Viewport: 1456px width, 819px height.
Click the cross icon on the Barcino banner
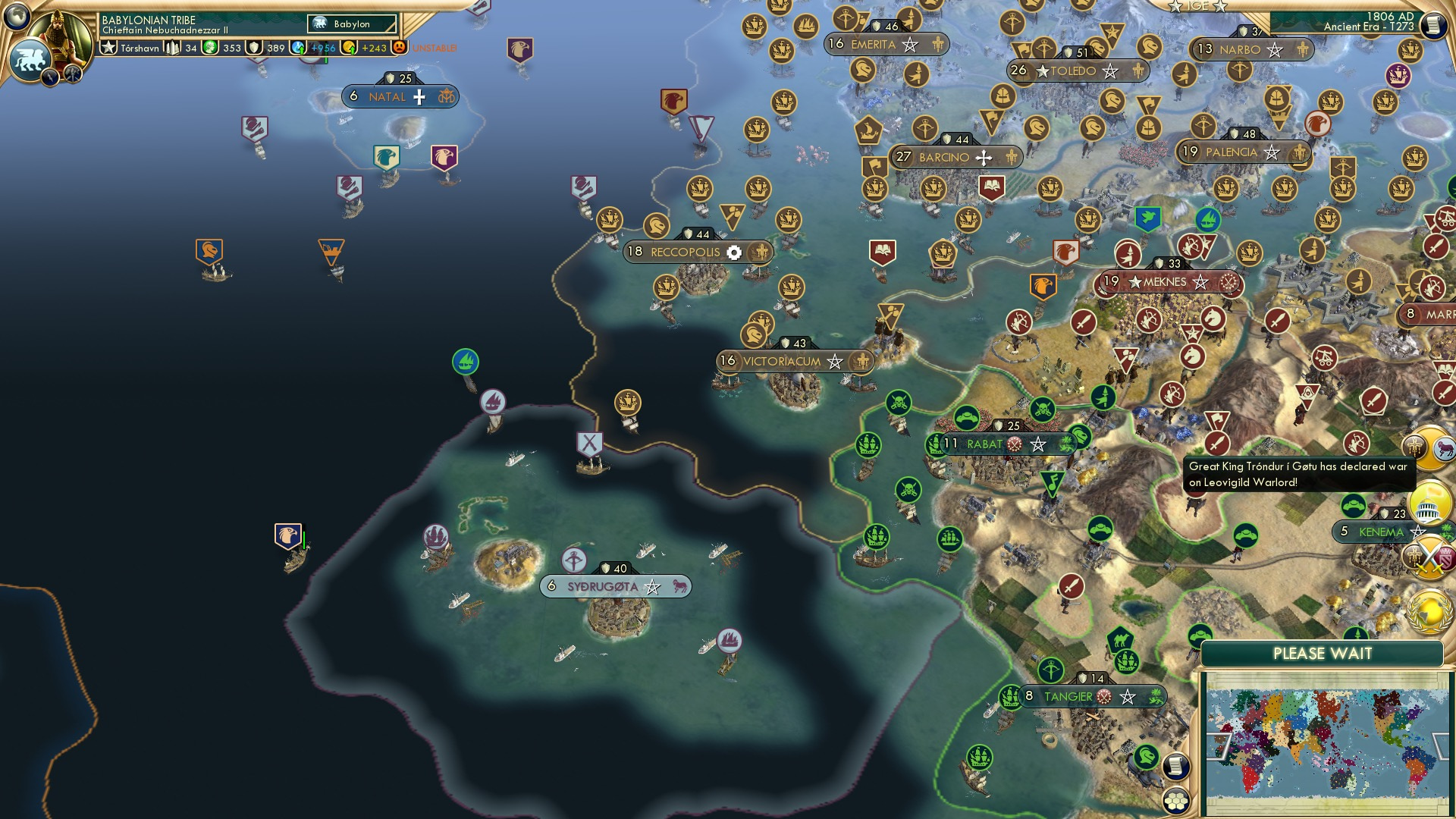pos(984,157)
